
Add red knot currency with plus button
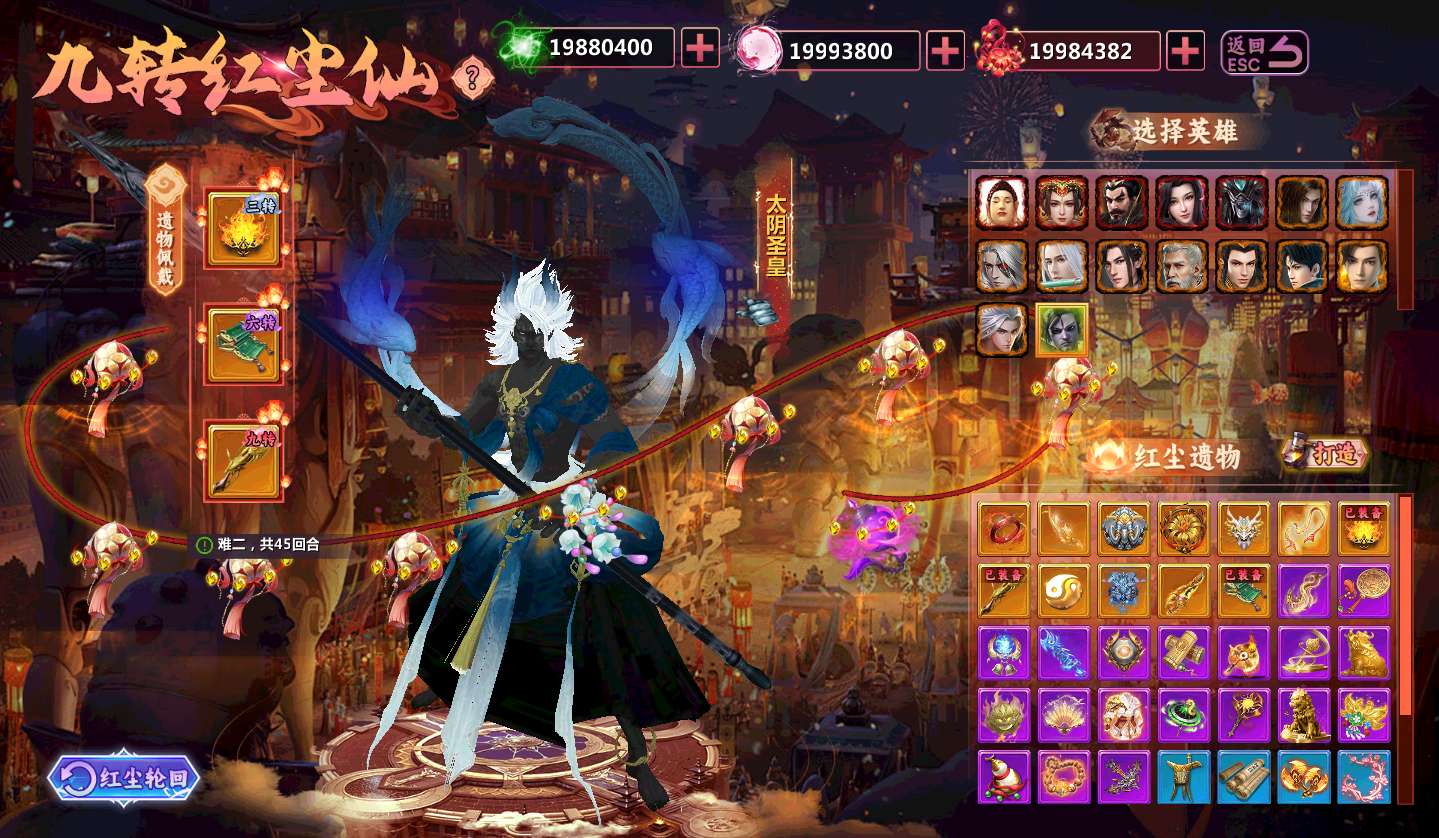click(x=1185, y=50)
